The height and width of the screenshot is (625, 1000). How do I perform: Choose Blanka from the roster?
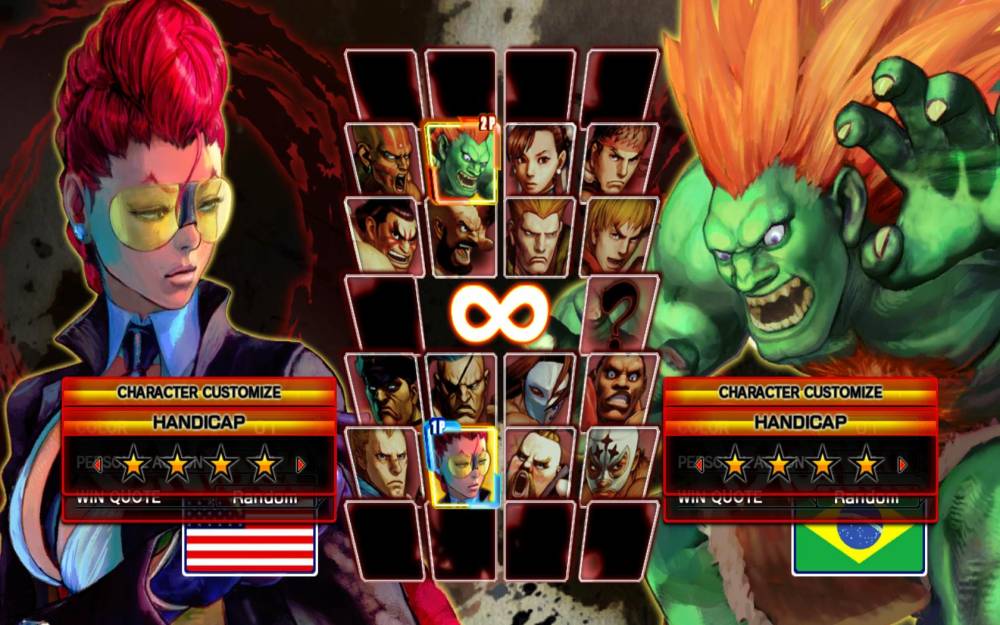[461, 161]
